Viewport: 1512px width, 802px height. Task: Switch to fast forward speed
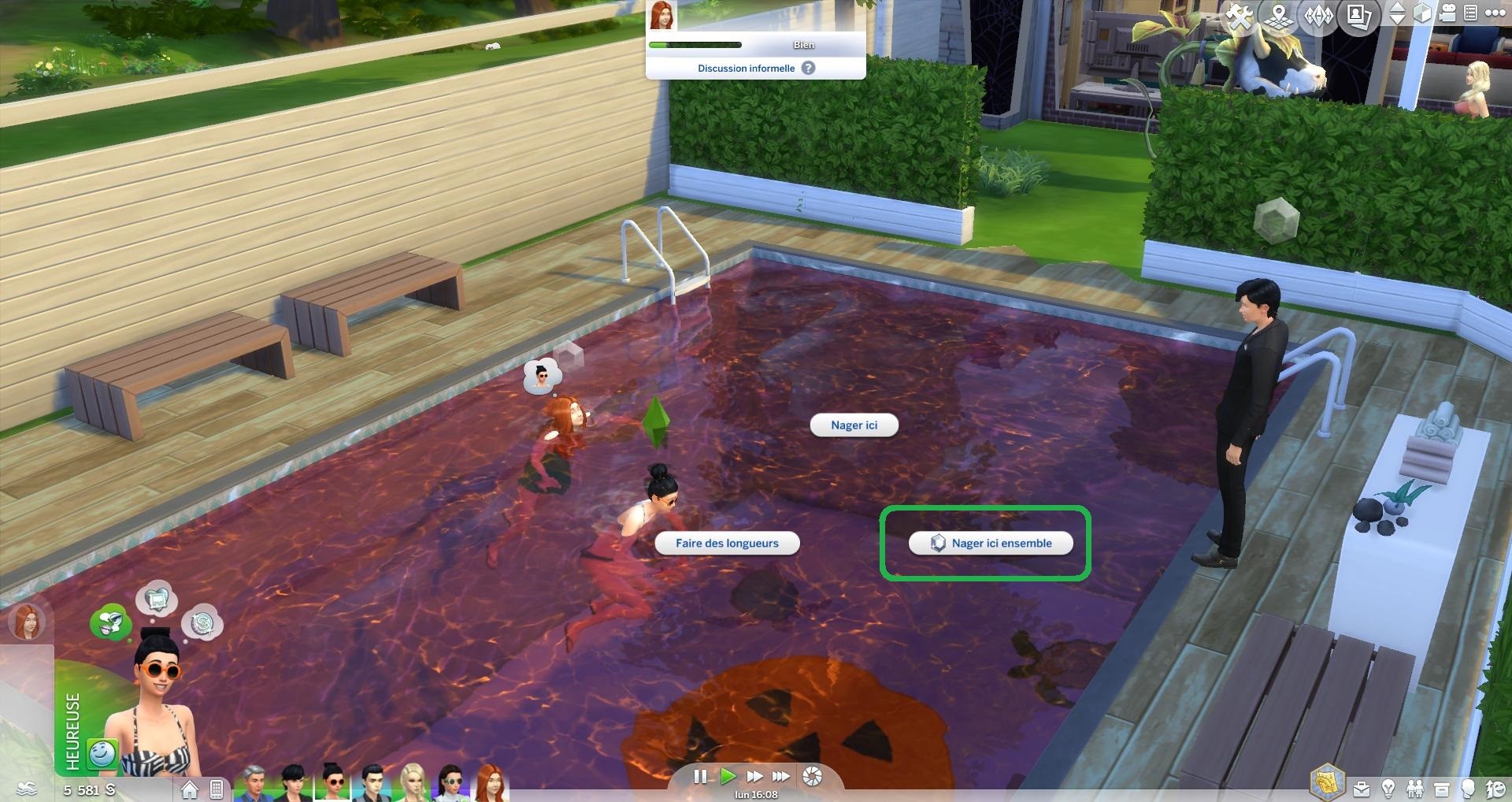pos(754,777)
